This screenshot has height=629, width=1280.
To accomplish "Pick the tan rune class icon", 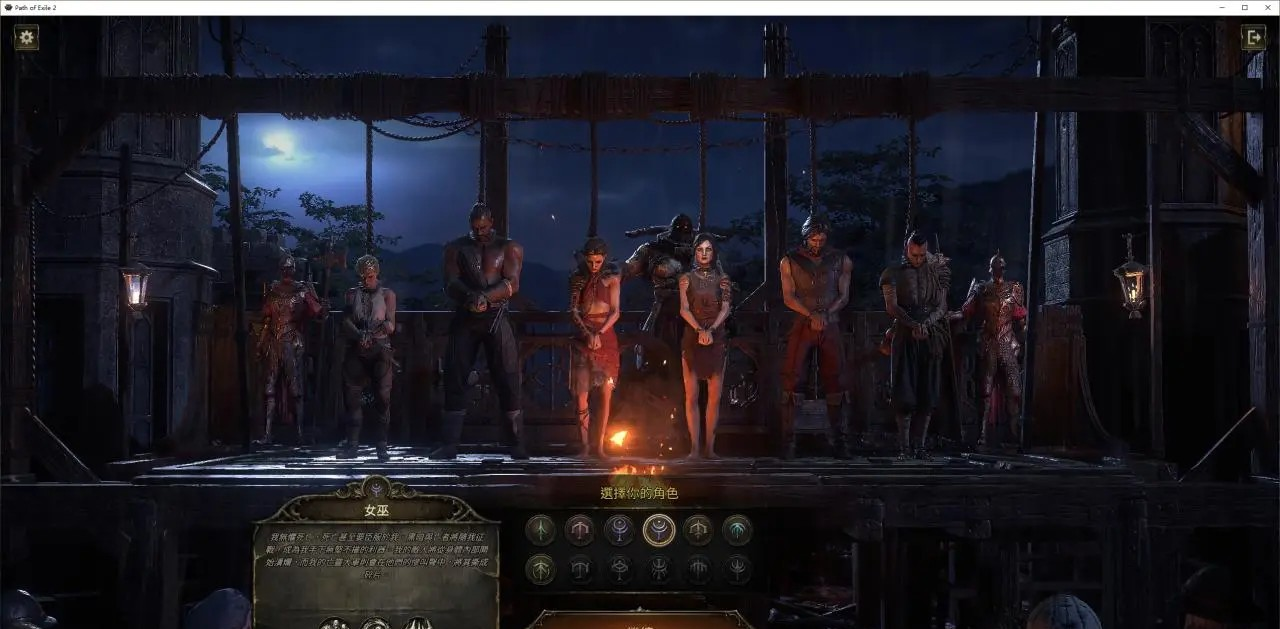I will point(698,529).
